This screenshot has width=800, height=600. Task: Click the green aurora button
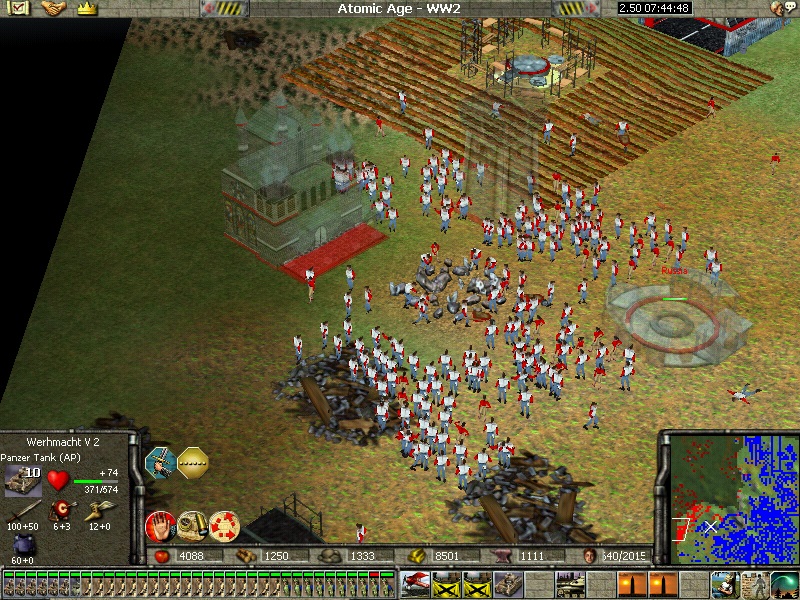783,583
